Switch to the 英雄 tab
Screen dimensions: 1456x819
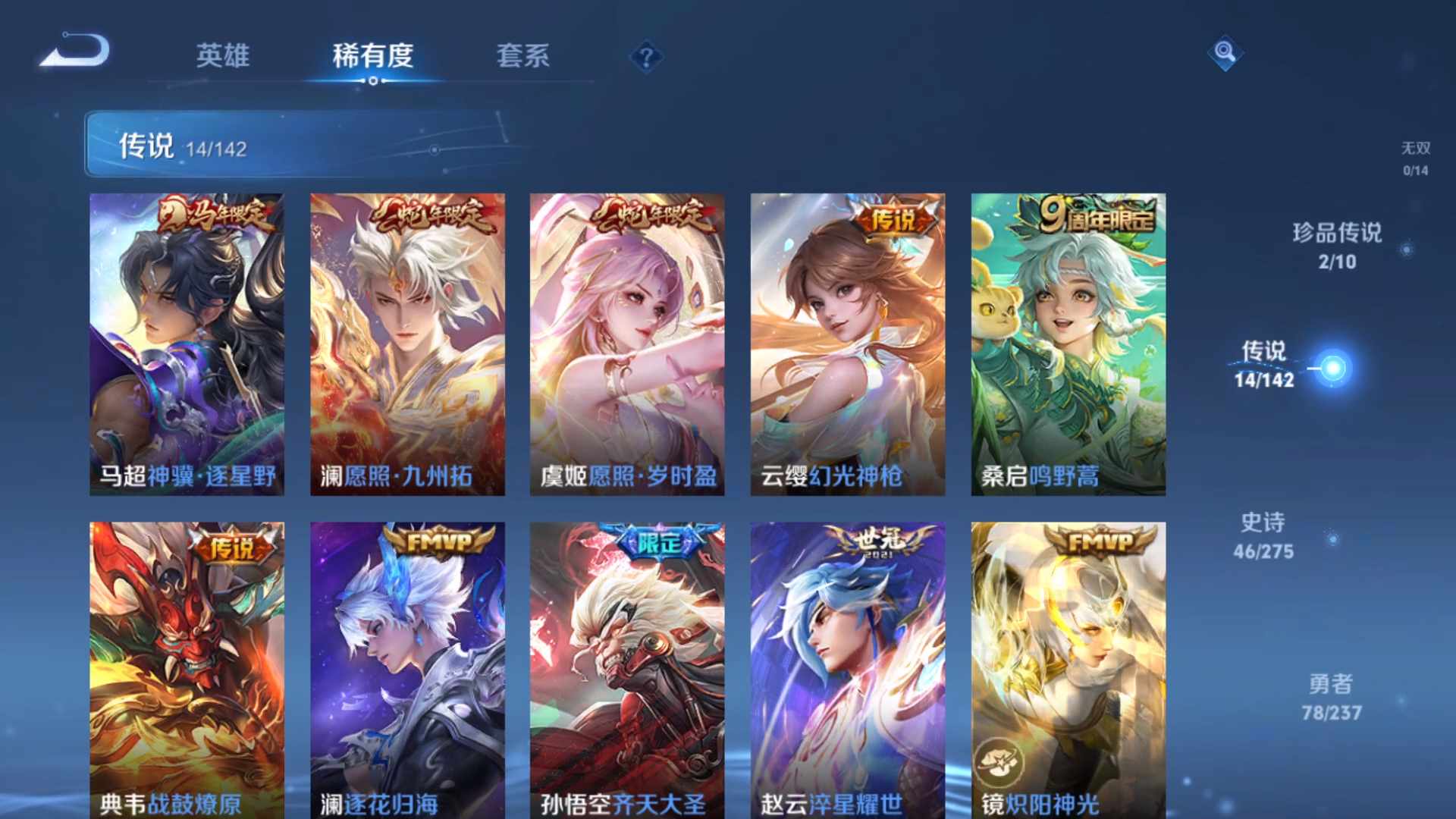[x=224, y=55]
